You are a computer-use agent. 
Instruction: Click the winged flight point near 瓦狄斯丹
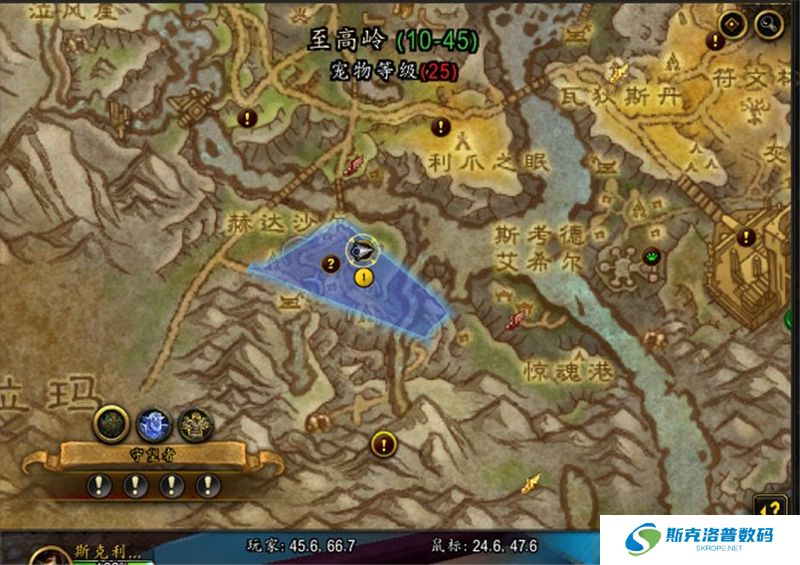pos(619,70)
